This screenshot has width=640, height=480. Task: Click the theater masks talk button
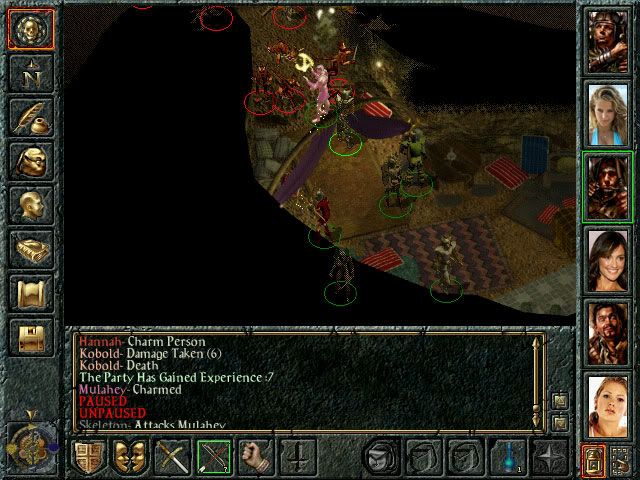point(129,459)
